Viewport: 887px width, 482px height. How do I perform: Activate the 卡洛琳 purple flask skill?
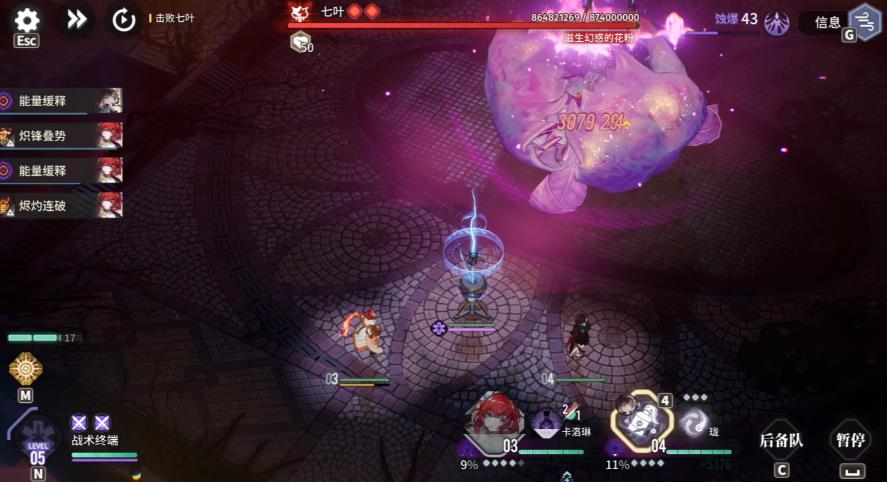547,423
